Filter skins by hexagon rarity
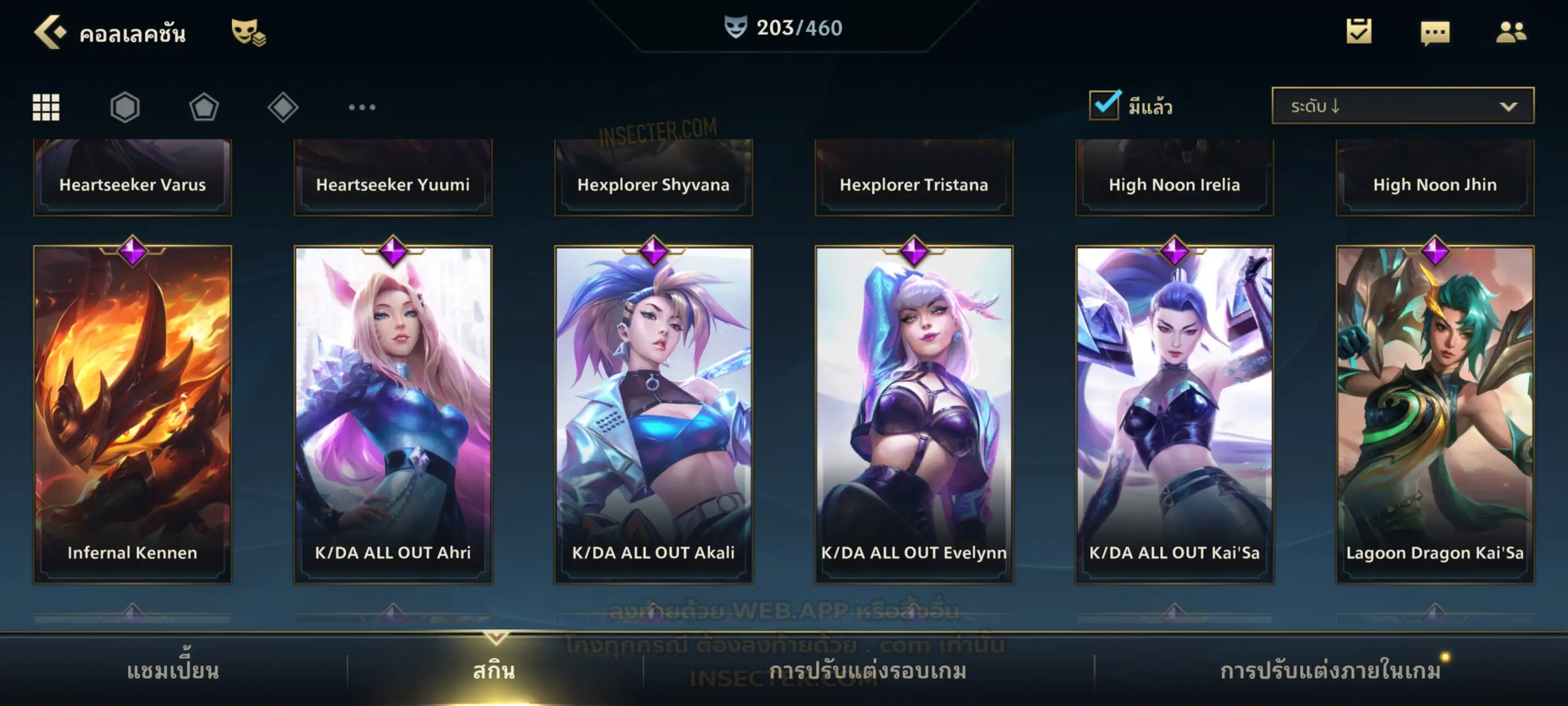 point(125,107)
